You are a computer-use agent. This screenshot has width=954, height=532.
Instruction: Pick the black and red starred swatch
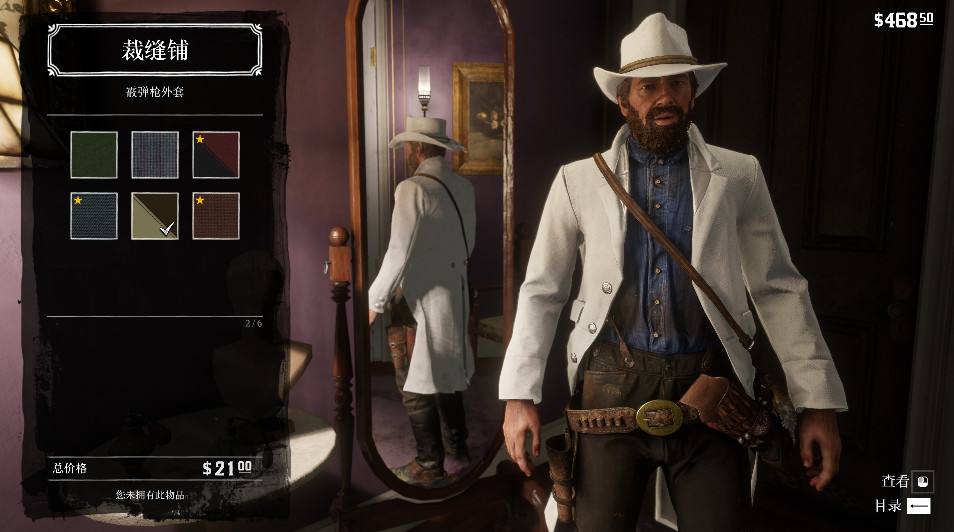(x=216, y=155)
